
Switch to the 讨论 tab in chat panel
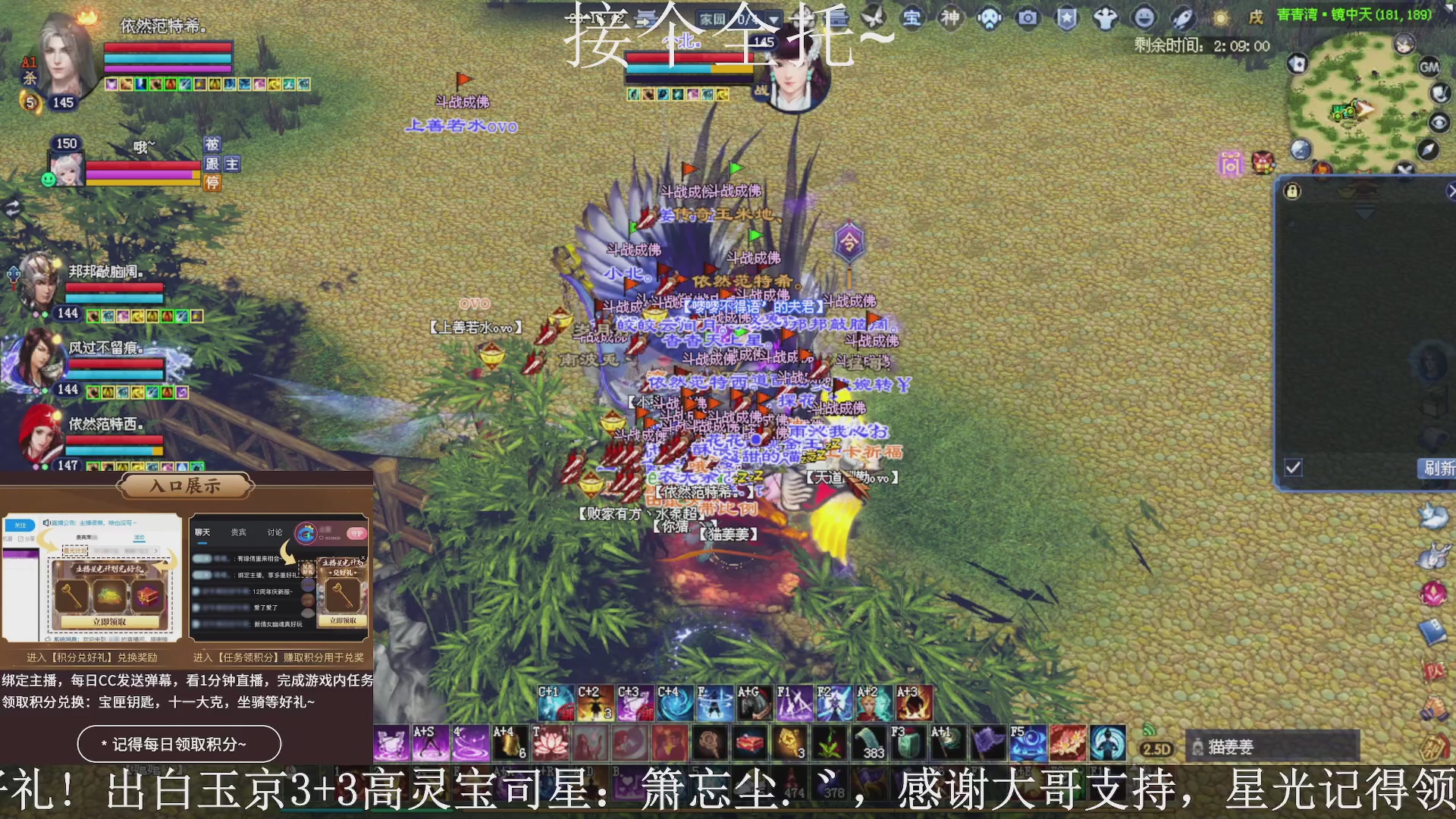tap(274, 532)
